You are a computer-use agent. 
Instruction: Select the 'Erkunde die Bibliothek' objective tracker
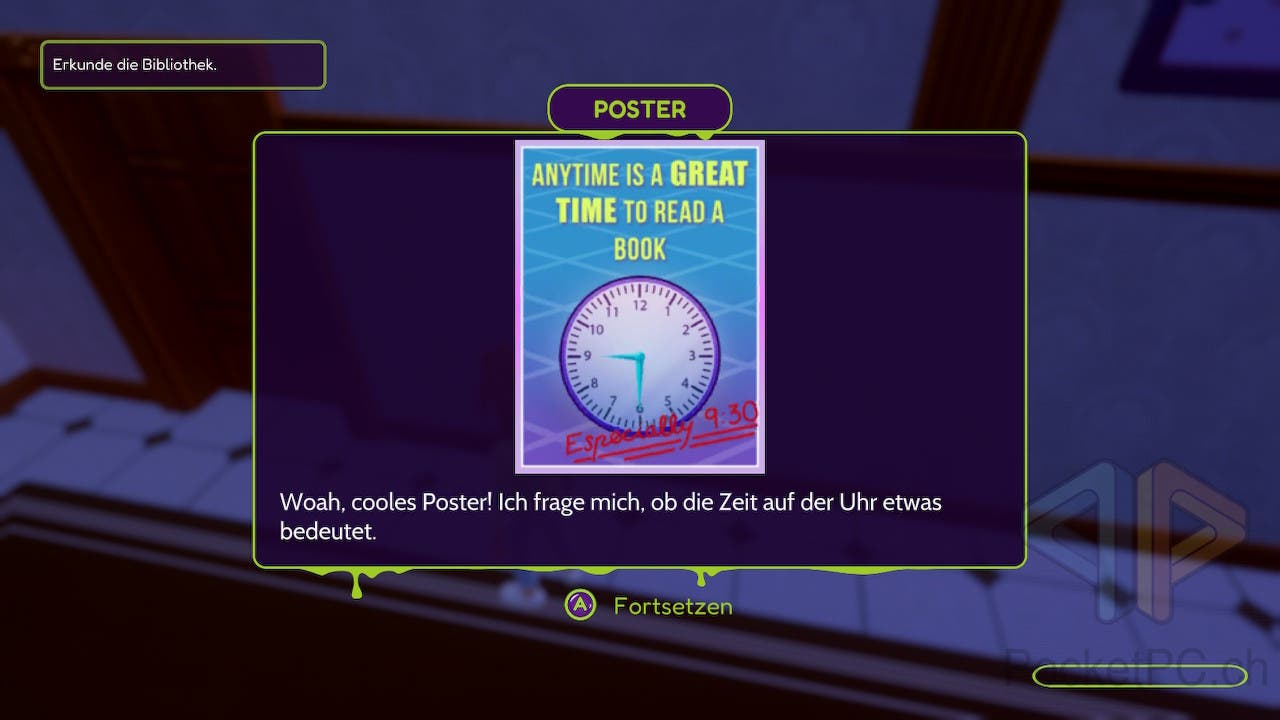(x=183, y=65)
